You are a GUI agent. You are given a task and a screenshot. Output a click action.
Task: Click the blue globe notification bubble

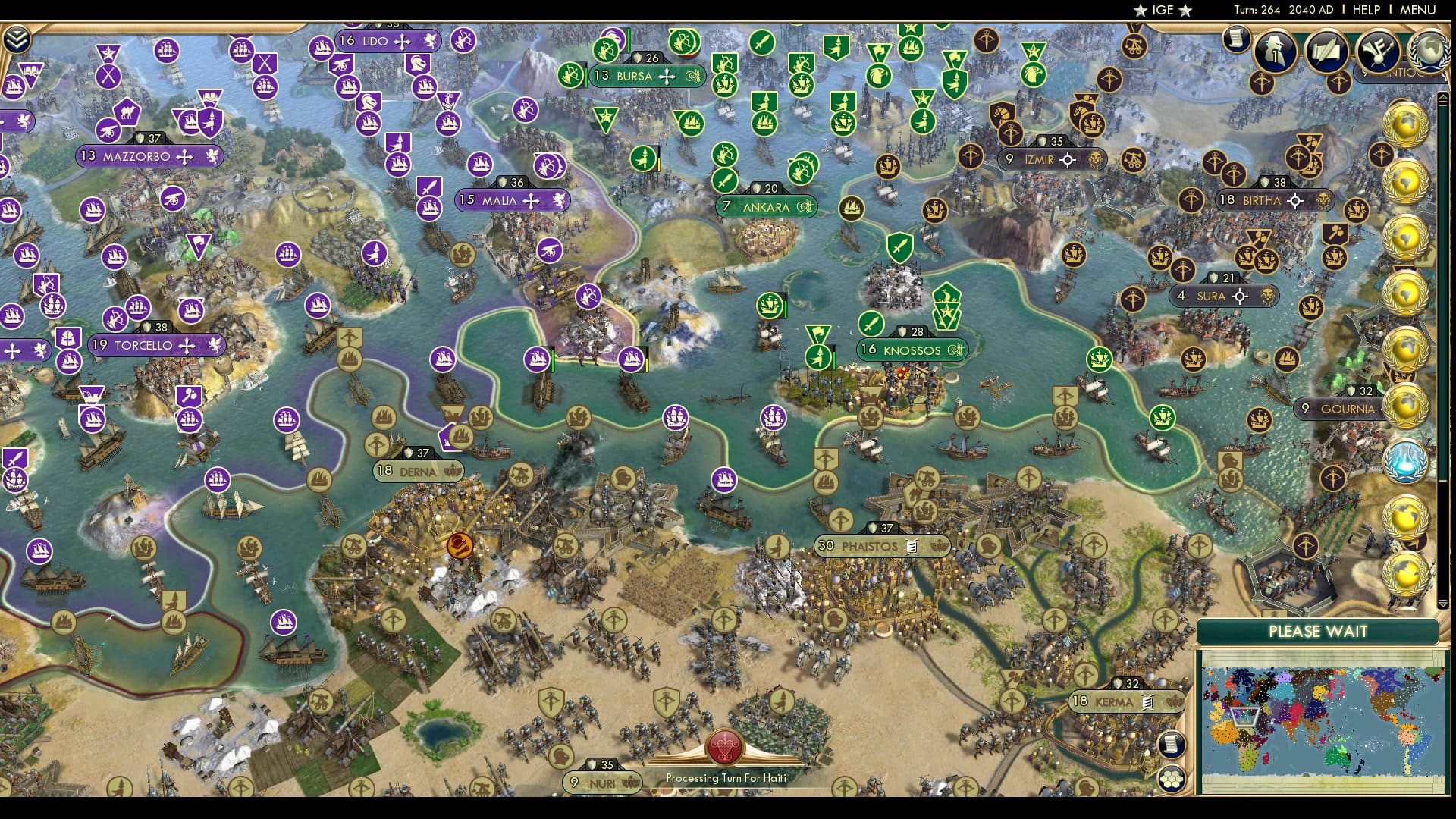(x=1405, y=461)
